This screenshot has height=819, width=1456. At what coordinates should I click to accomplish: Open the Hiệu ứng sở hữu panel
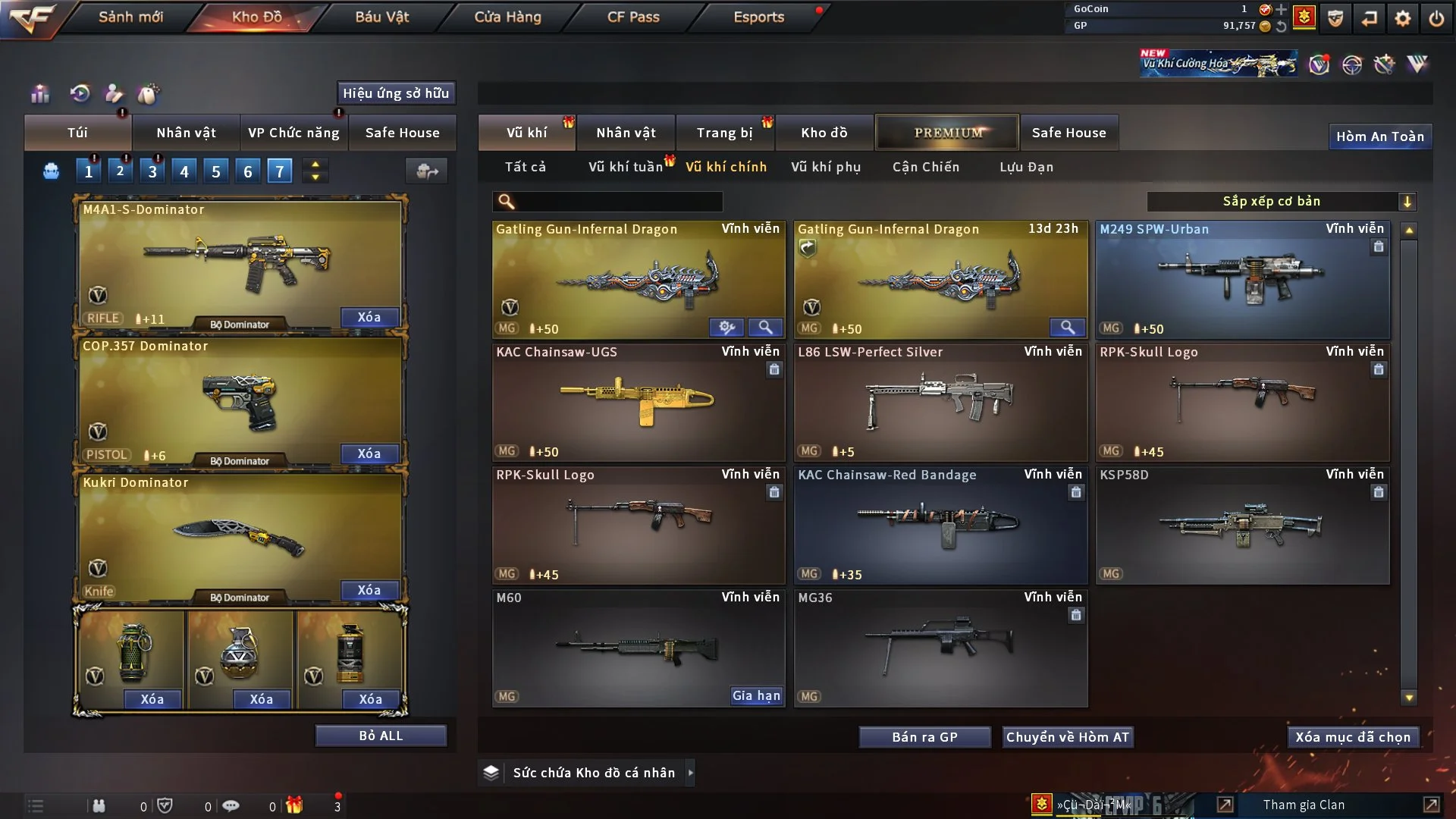pos(396,93)
